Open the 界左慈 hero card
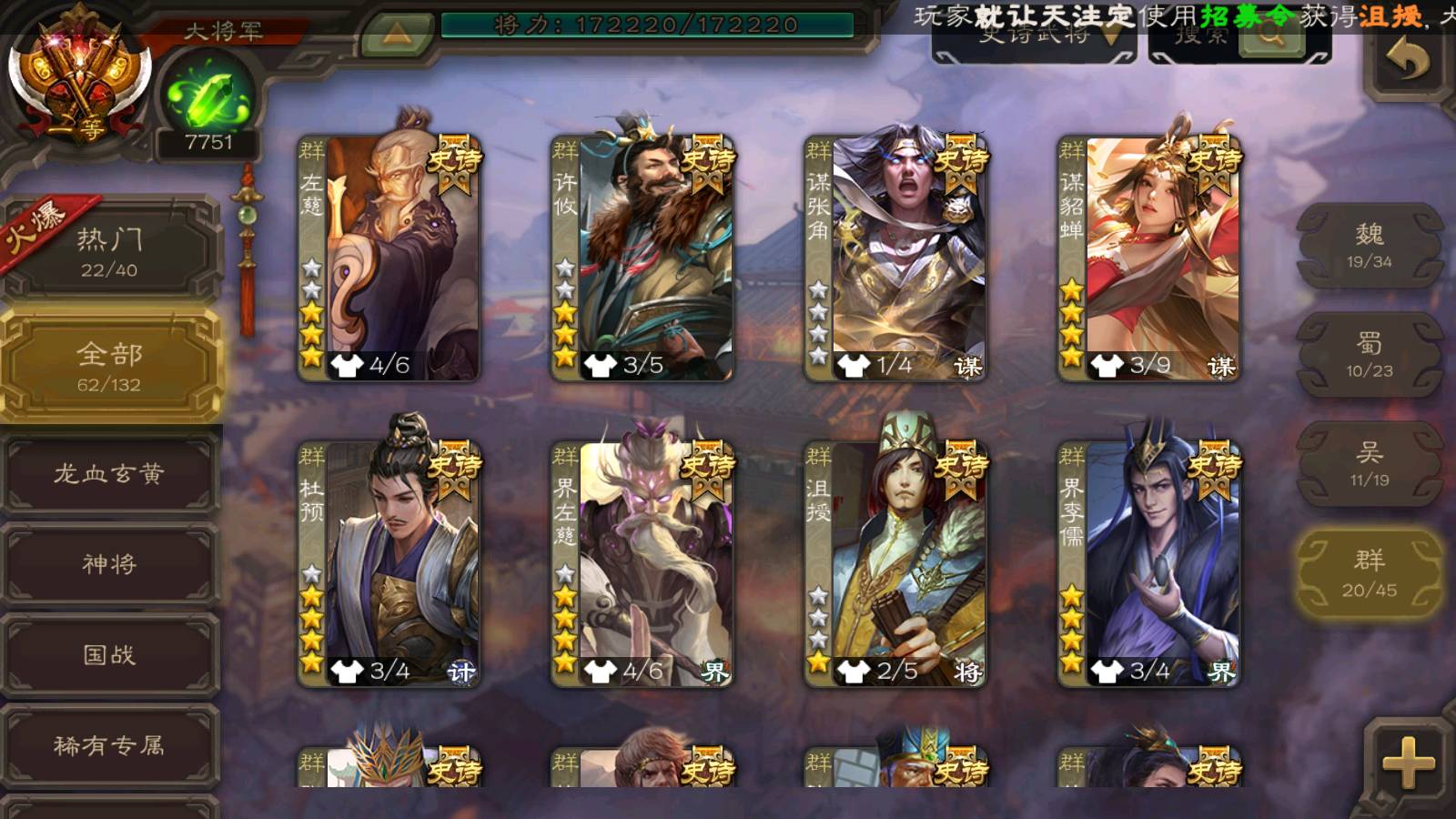This screenshot has height=819, width=1456. 642,564
